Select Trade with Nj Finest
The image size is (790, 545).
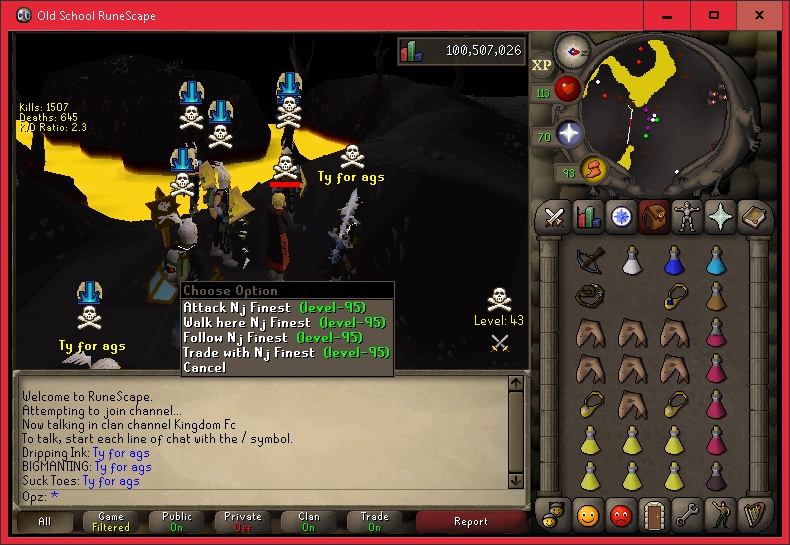click(x=273, y=353)
